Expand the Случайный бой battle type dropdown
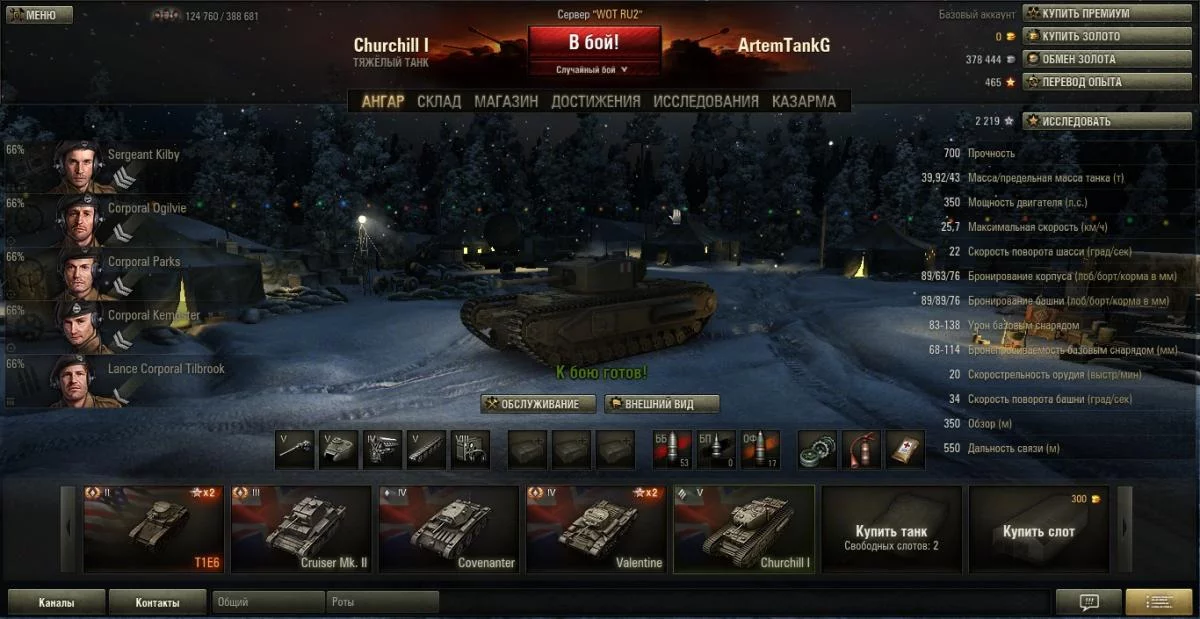This screenshot has height=619, width=1200. (x=593, y=70)
